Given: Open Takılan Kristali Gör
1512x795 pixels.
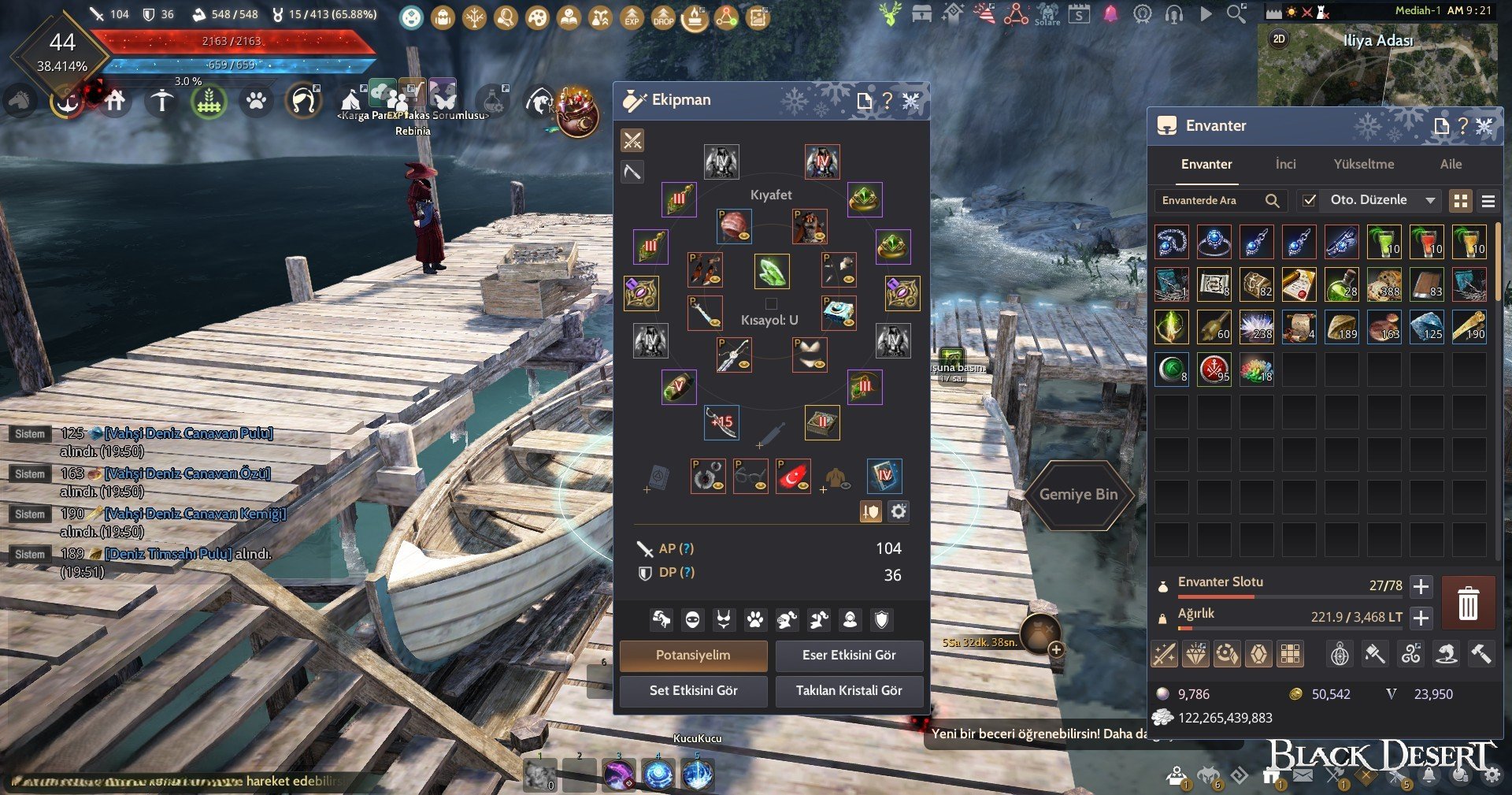Looking at the screenshot, I should tap(849, 691).
